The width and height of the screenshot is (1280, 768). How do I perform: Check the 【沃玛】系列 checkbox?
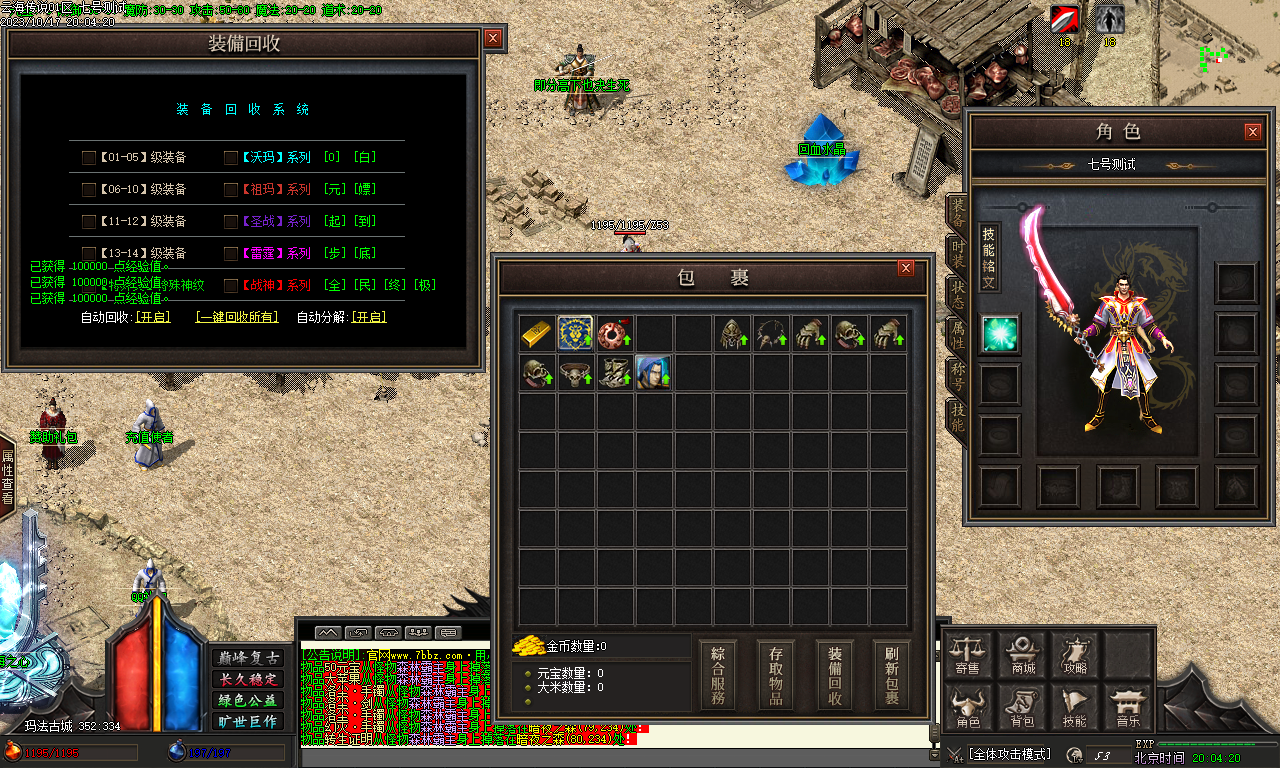[232, 157]
